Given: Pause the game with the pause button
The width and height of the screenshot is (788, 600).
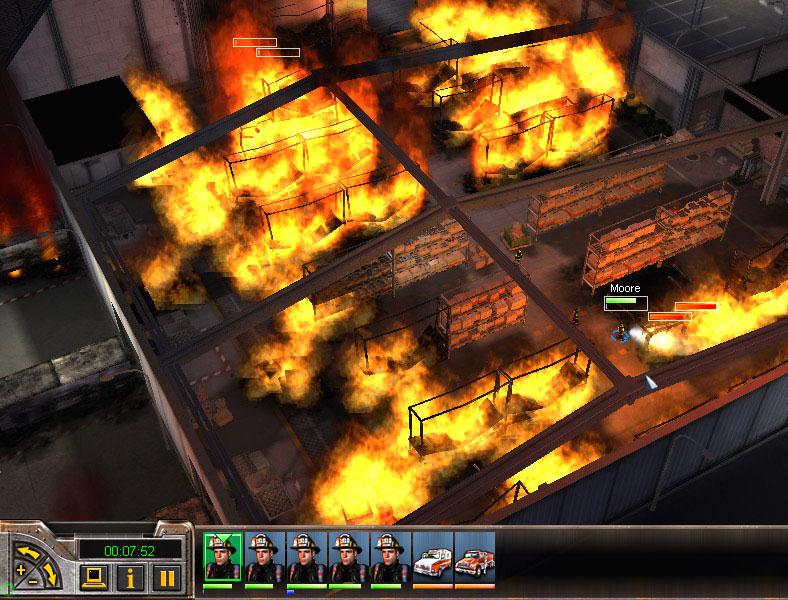Looking at the screenshot, I should click(167, 576).
